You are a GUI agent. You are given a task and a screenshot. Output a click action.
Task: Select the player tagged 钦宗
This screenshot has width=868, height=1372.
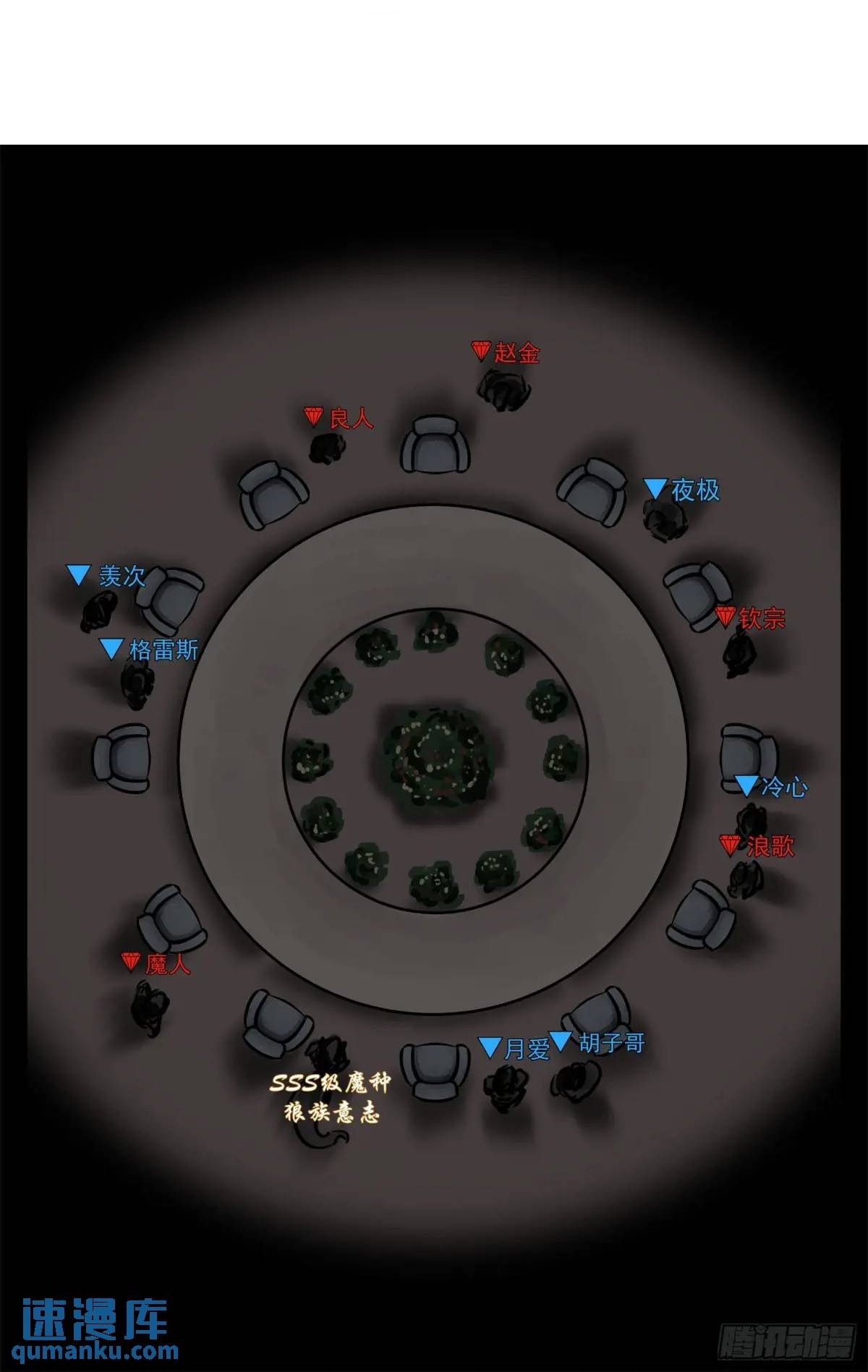(739, 653)
